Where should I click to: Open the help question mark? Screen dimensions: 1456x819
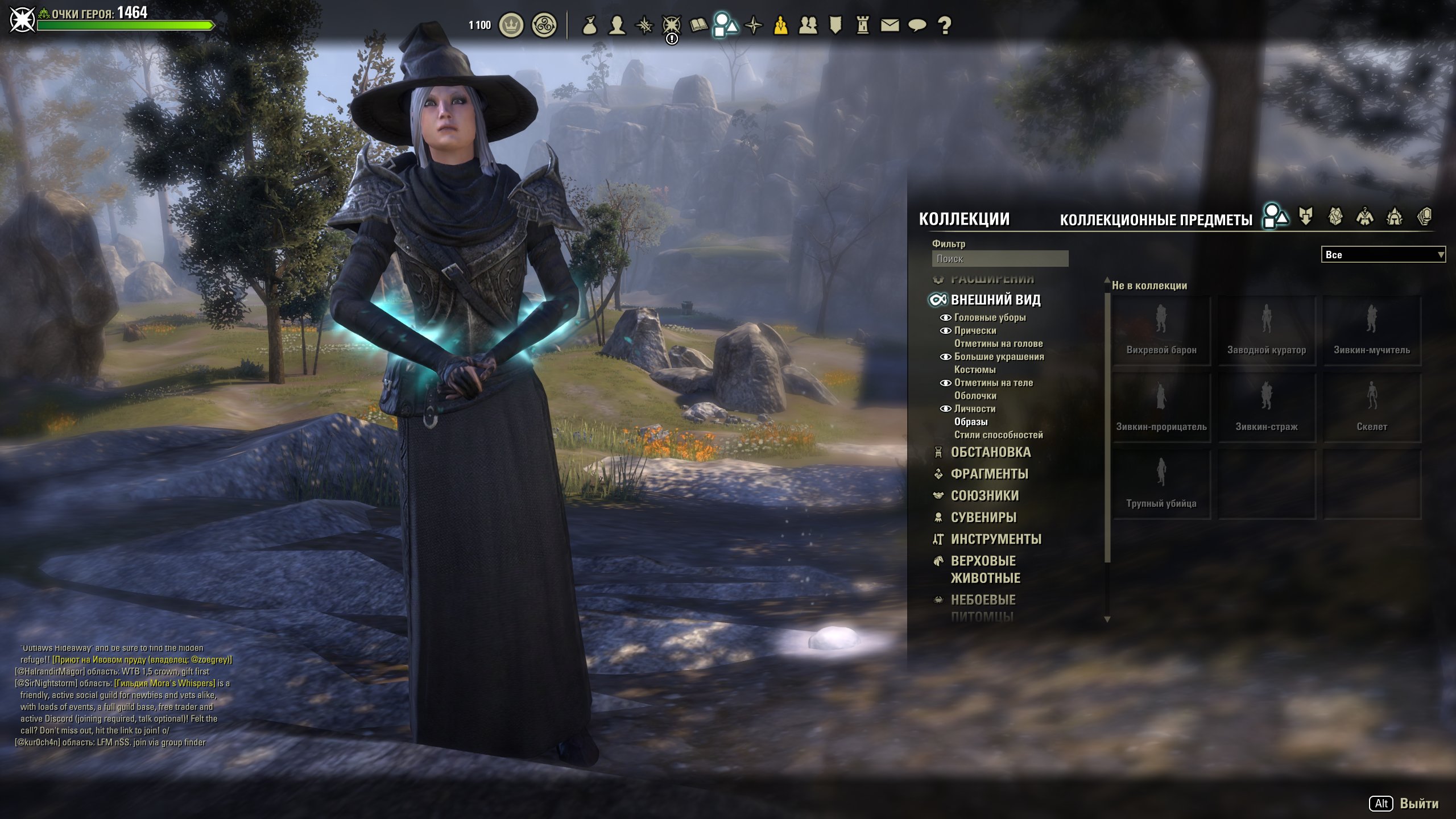(x=944, y=26)
